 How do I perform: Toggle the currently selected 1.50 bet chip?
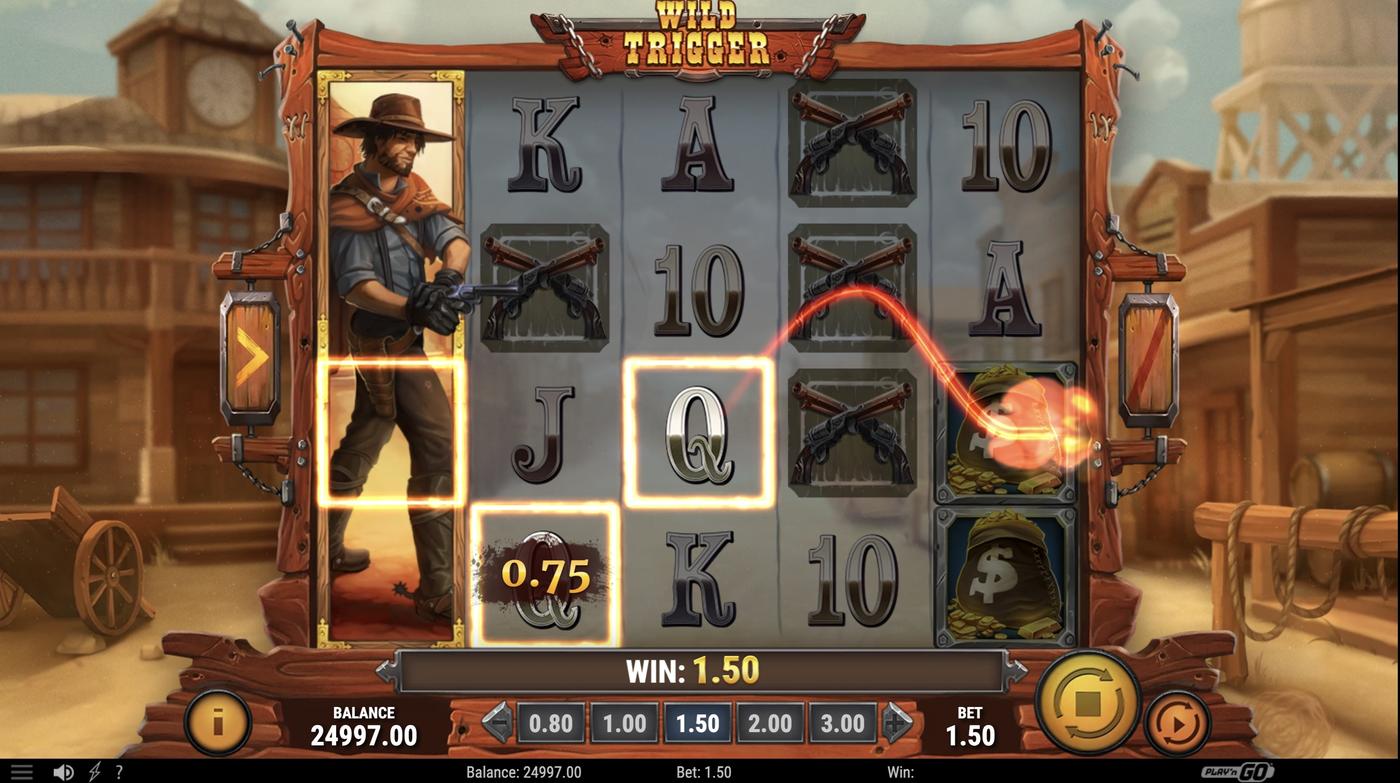click(697, 722)
